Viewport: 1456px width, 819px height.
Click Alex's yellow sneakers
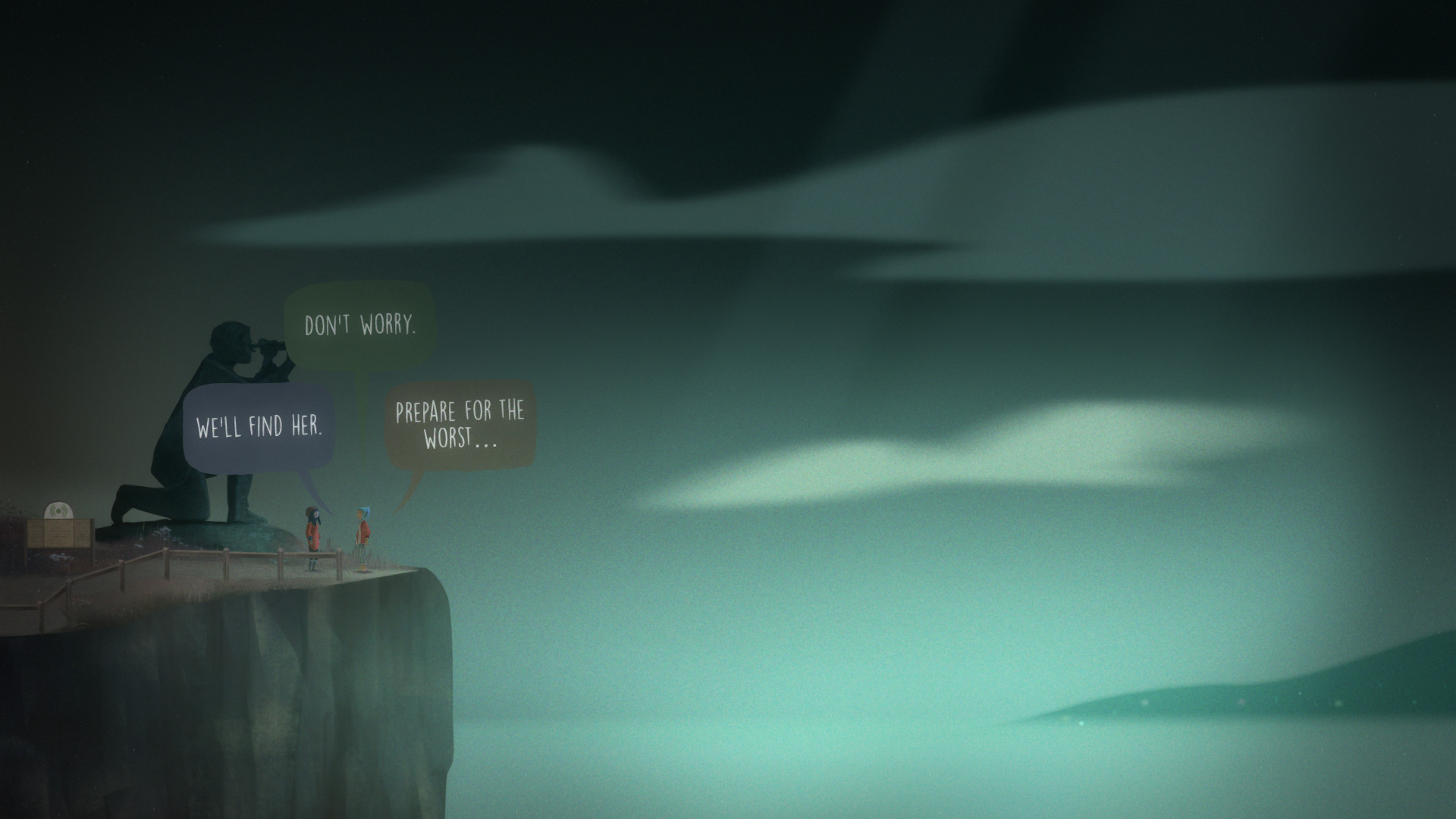362,568
